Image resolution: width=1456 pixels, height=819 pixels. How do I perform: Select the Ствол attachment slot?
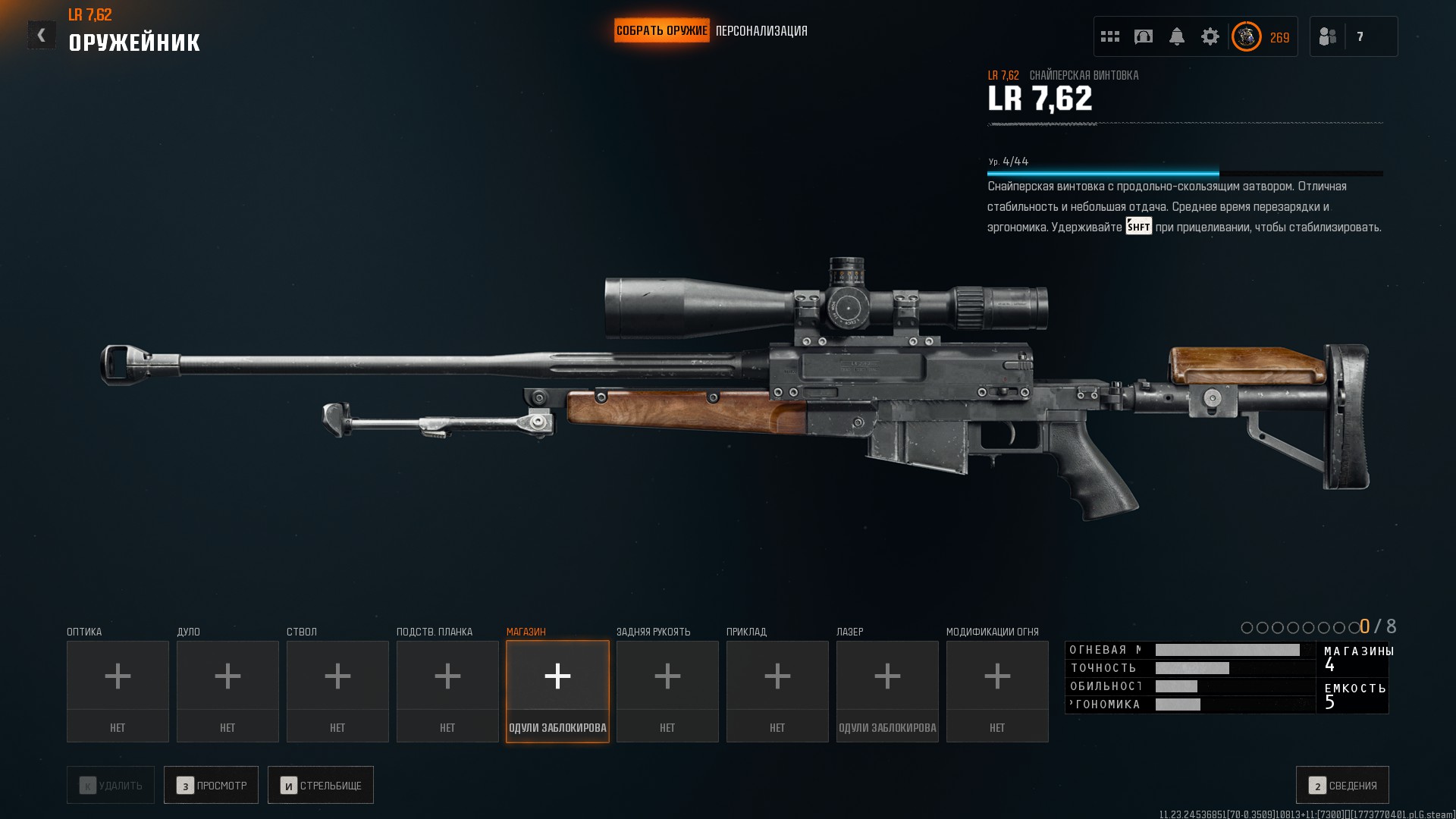[x=337, y=691]
